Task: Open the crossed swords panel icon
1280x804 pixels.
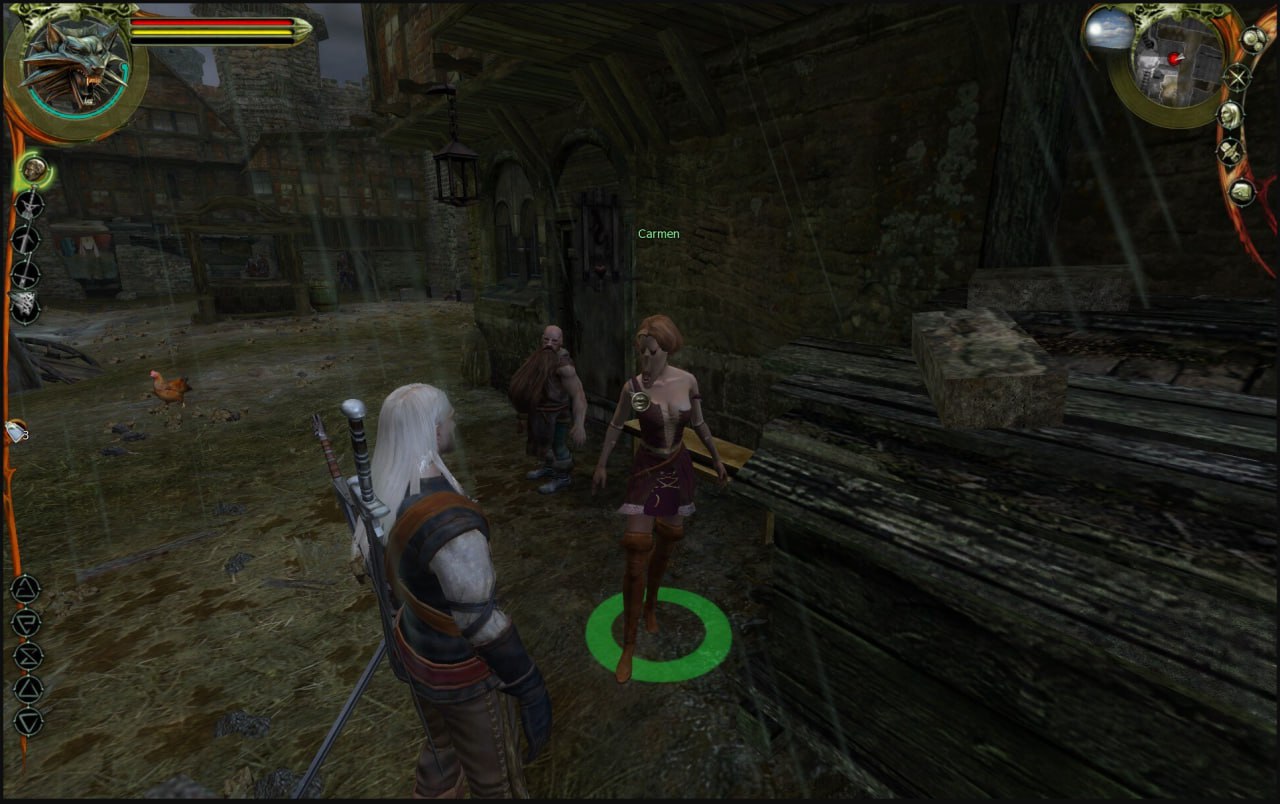Action: coord(1237,77)
